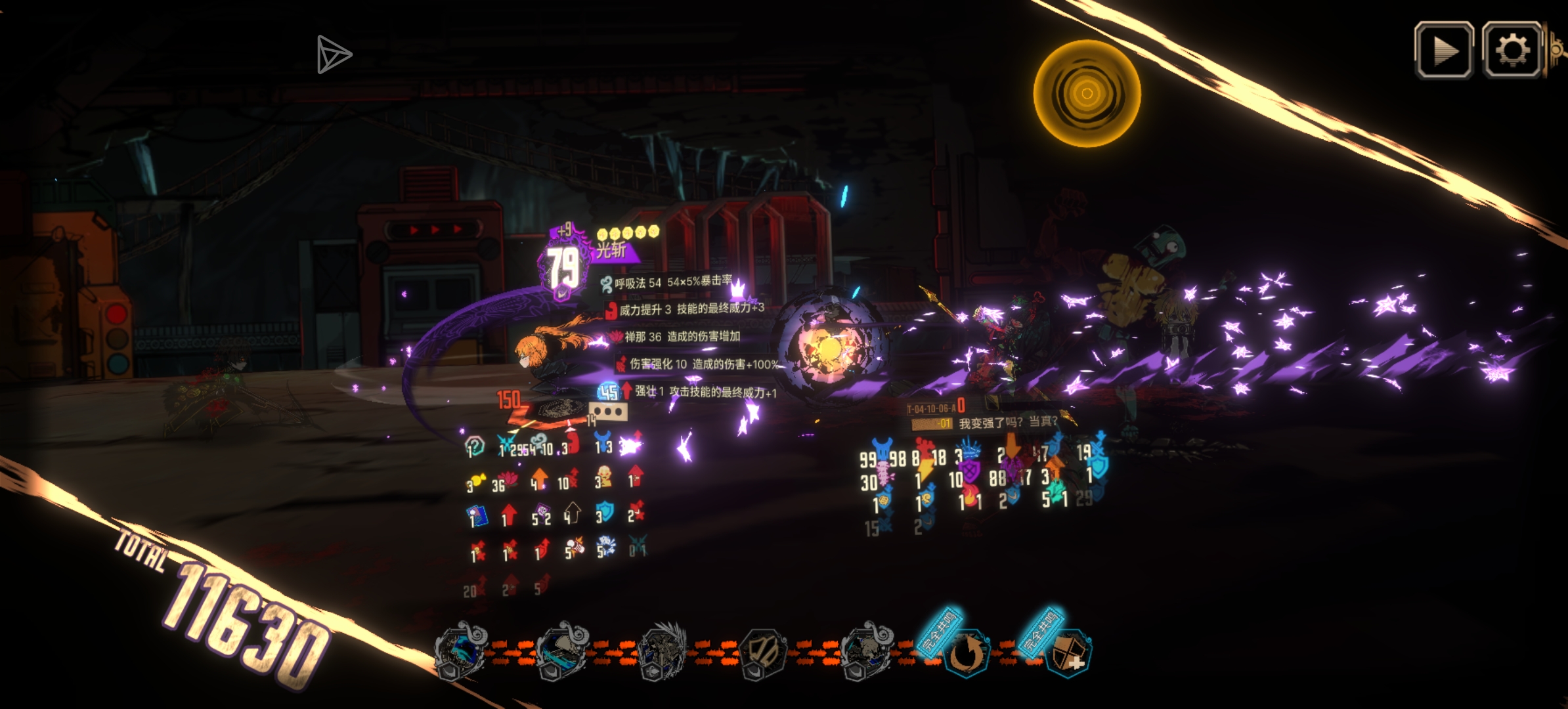This screenshot has width=1568, height=709.
Task: Select the crossed shield skill in the chain
Action: coord(762,653)
